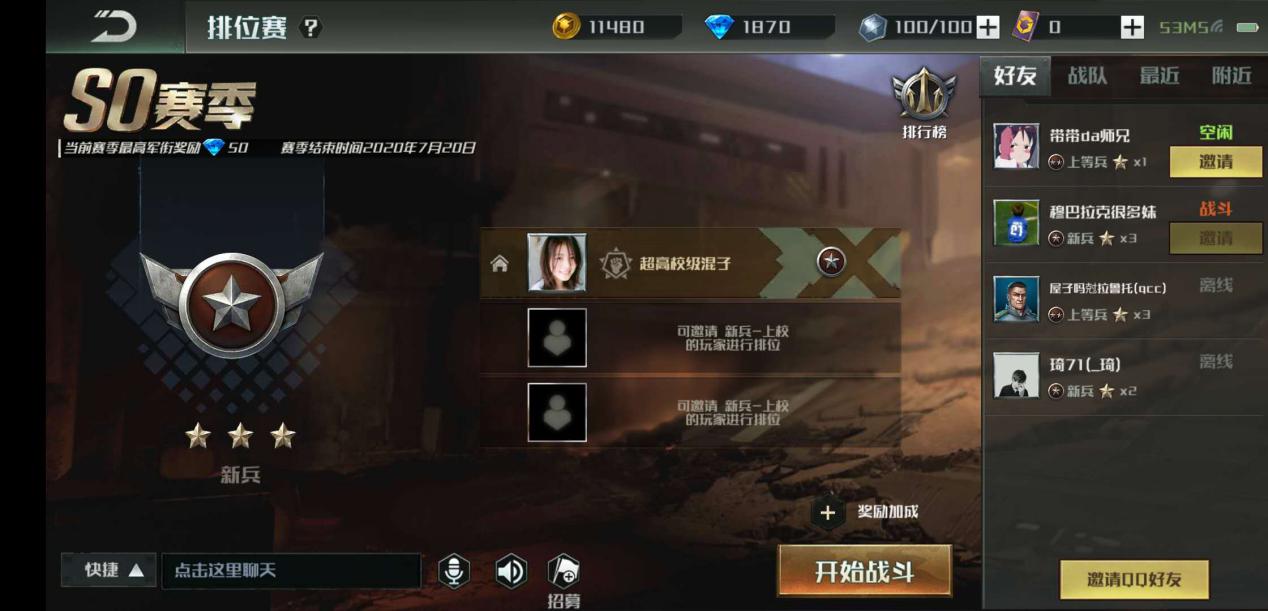Click the chat input box
The width and height of the screenshot is (1268, 611).
[290, 570]
